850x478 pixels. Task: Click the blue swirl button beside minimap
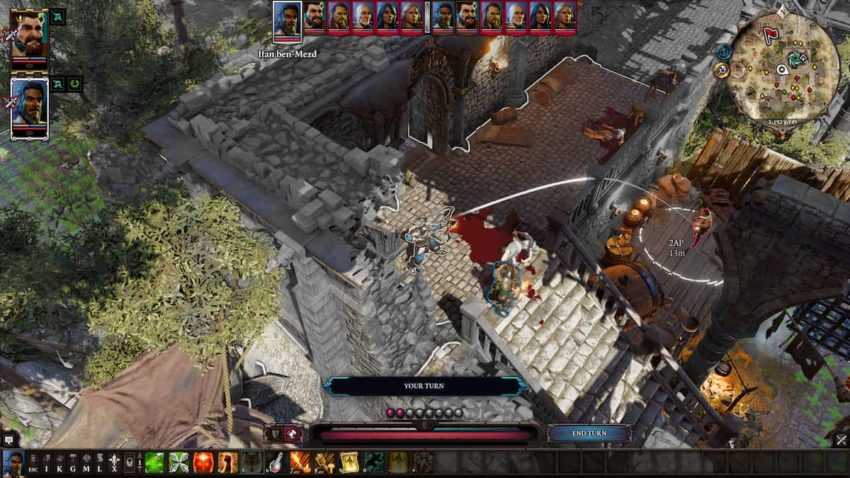click(x=722, y=51)
